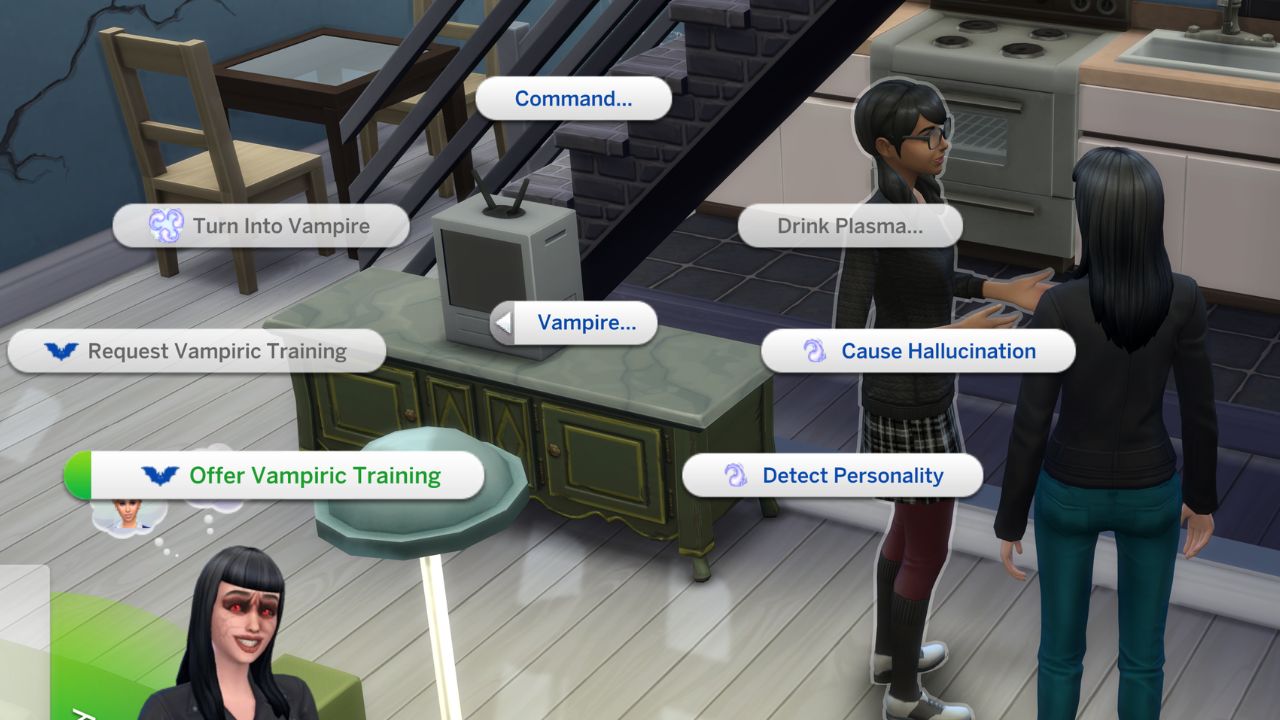
Task: Click the grayed-out Drink Plasma... option
Action: click(x=851, y=226)
